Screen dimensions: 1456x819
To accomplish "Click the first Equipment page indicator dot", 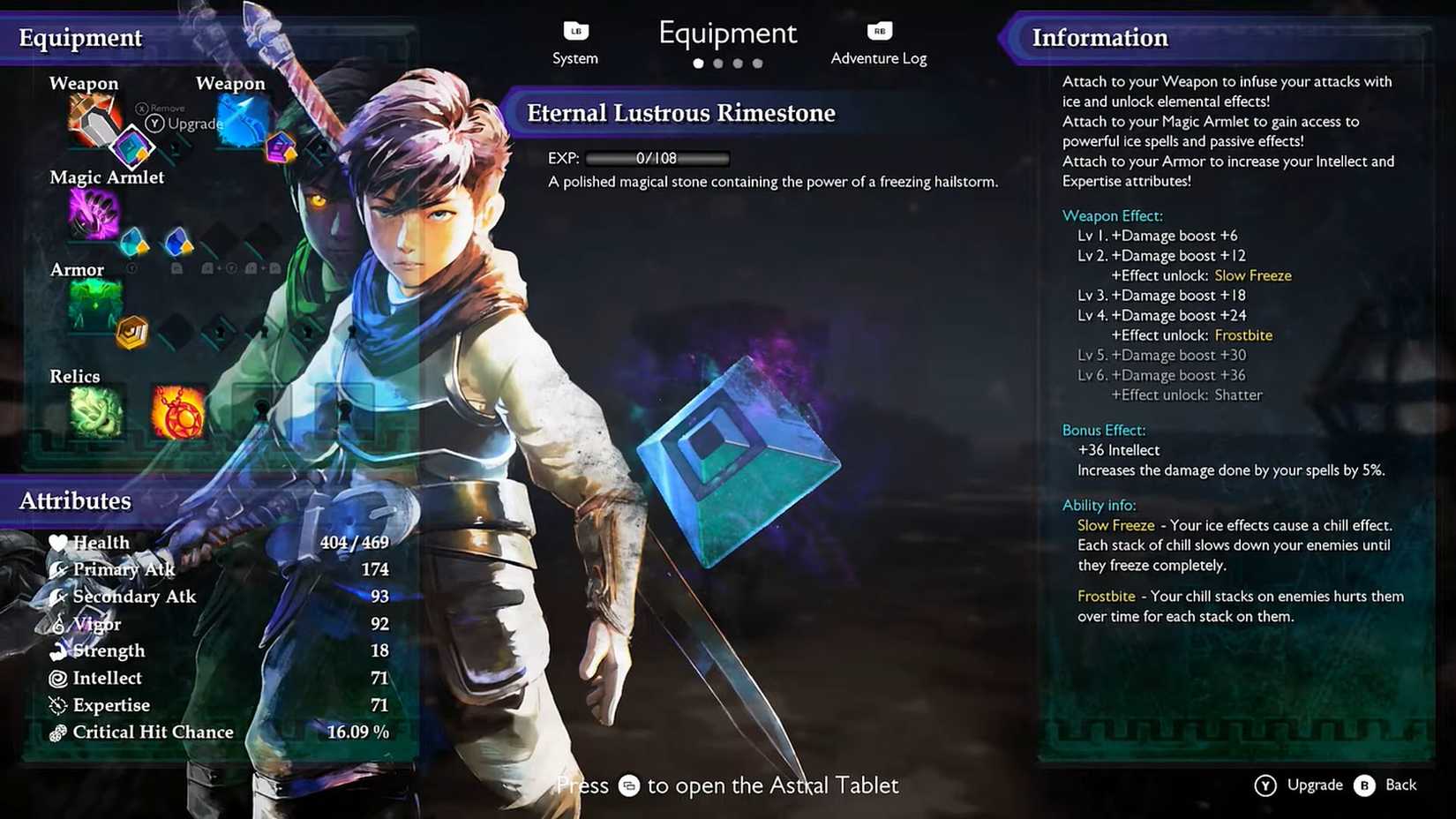I will (698, 63).
